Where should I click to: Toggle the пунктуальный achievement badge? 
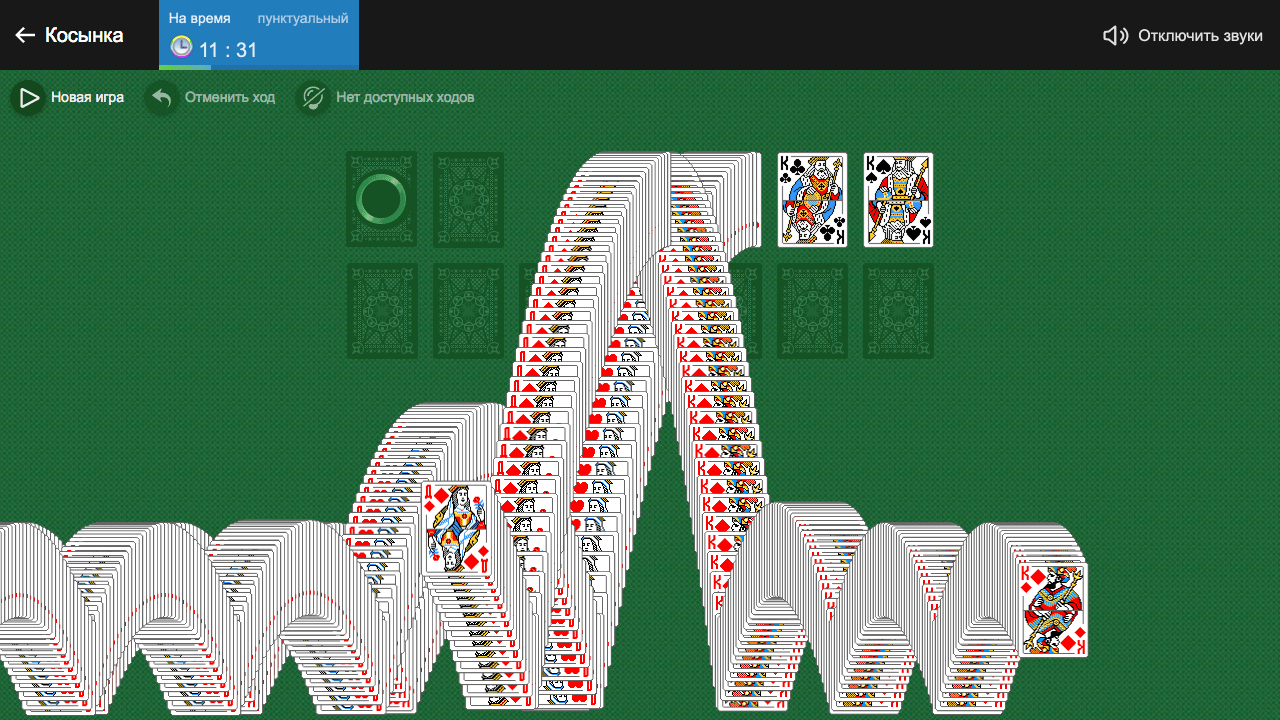click(302, 17)
